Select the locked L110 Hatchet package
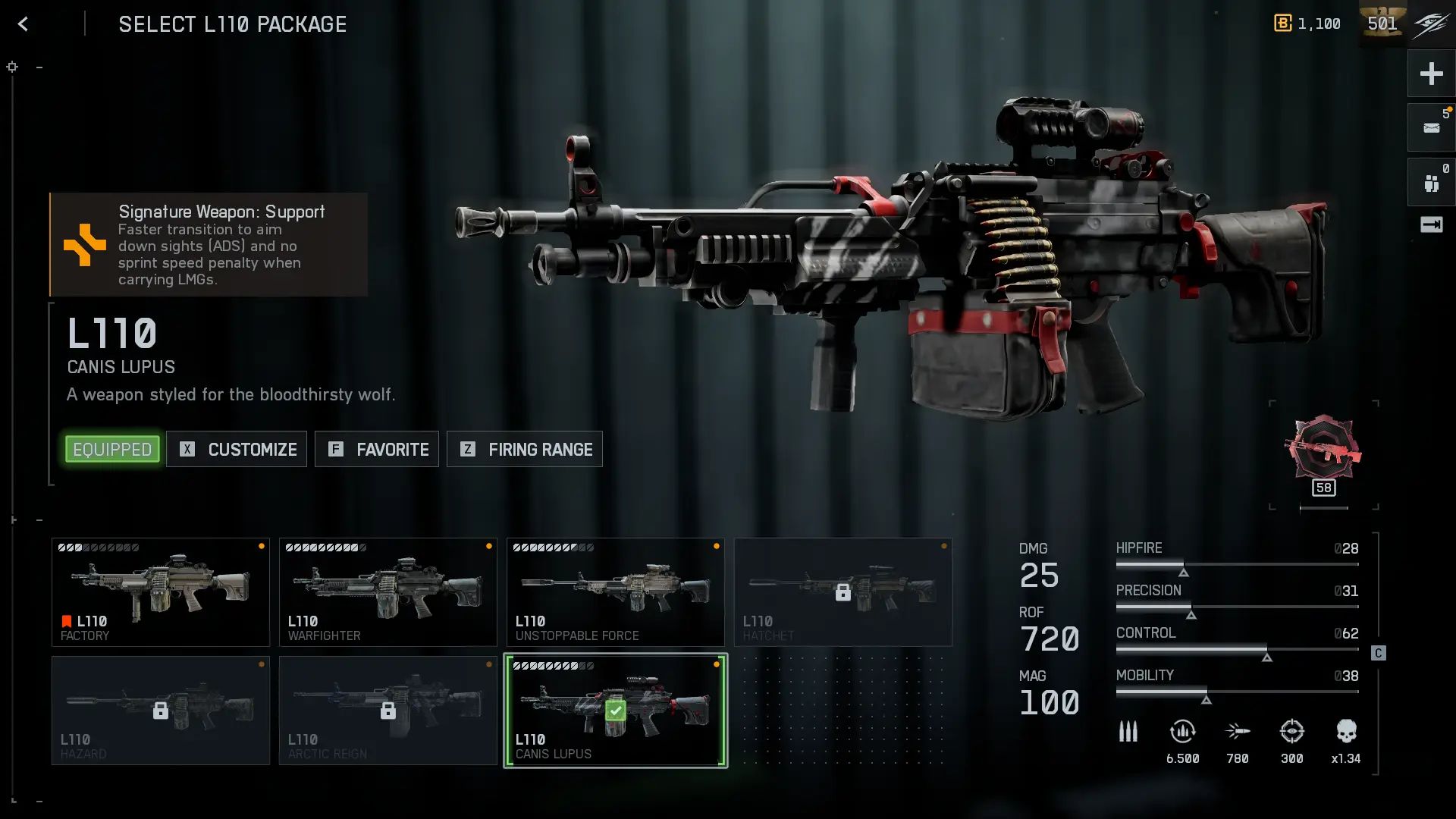Screen dimensions: 1456x819 tap(843, 592)
